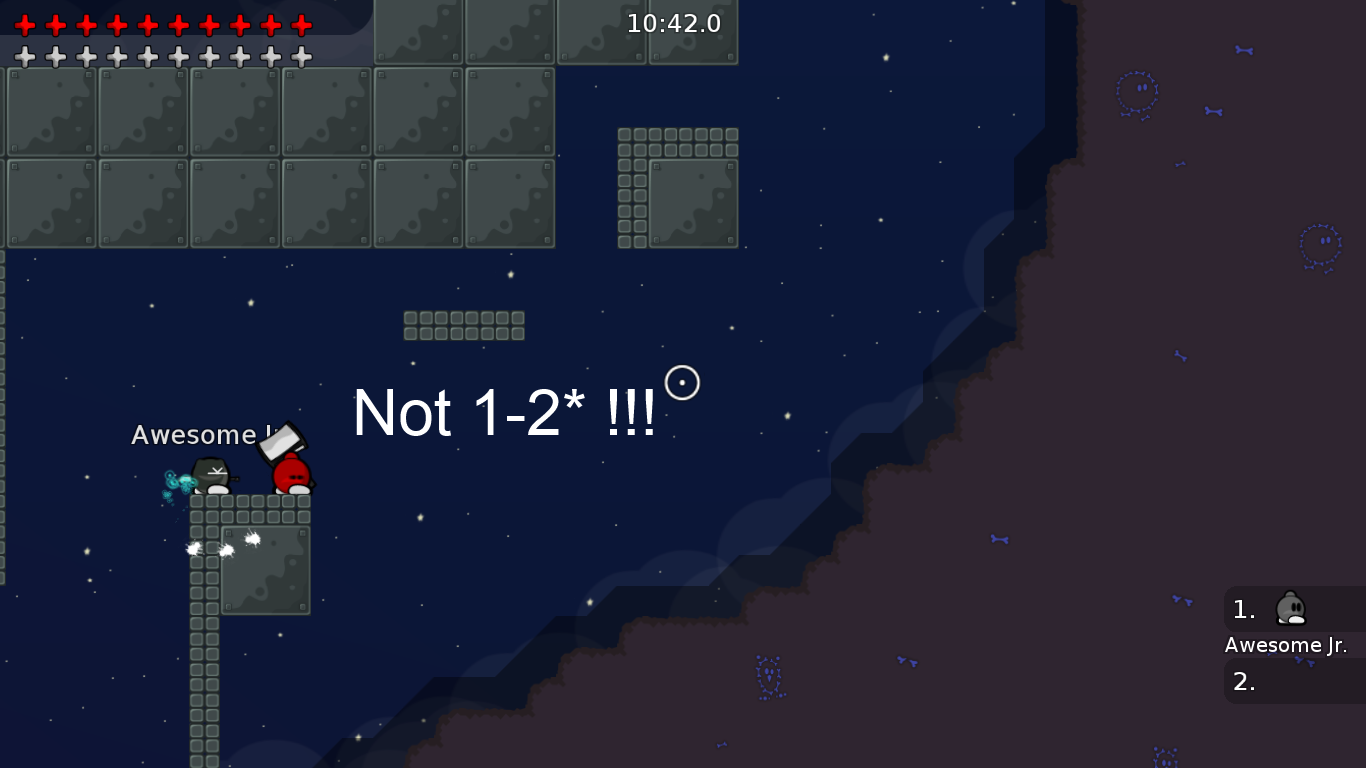The width and height of the screenshot is (1366, 768).
Task: Click the 'Not 1-2* !!!' message overlay
Action: [x=503, y=413]
